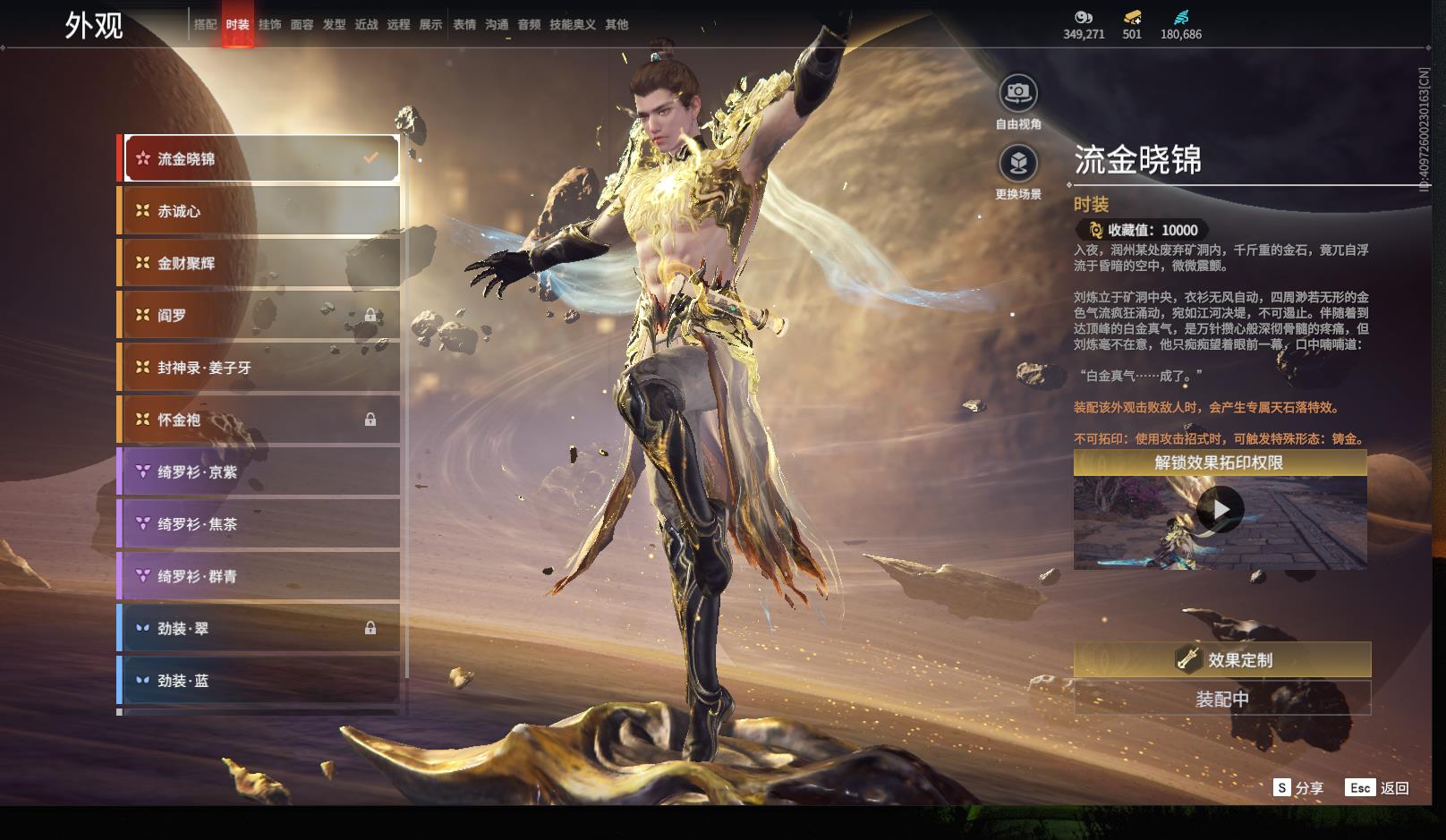Image resolution: width=1446 pixels, height=840 pixels.
Task: Show the 表情 category
Action: pos(464,25)
